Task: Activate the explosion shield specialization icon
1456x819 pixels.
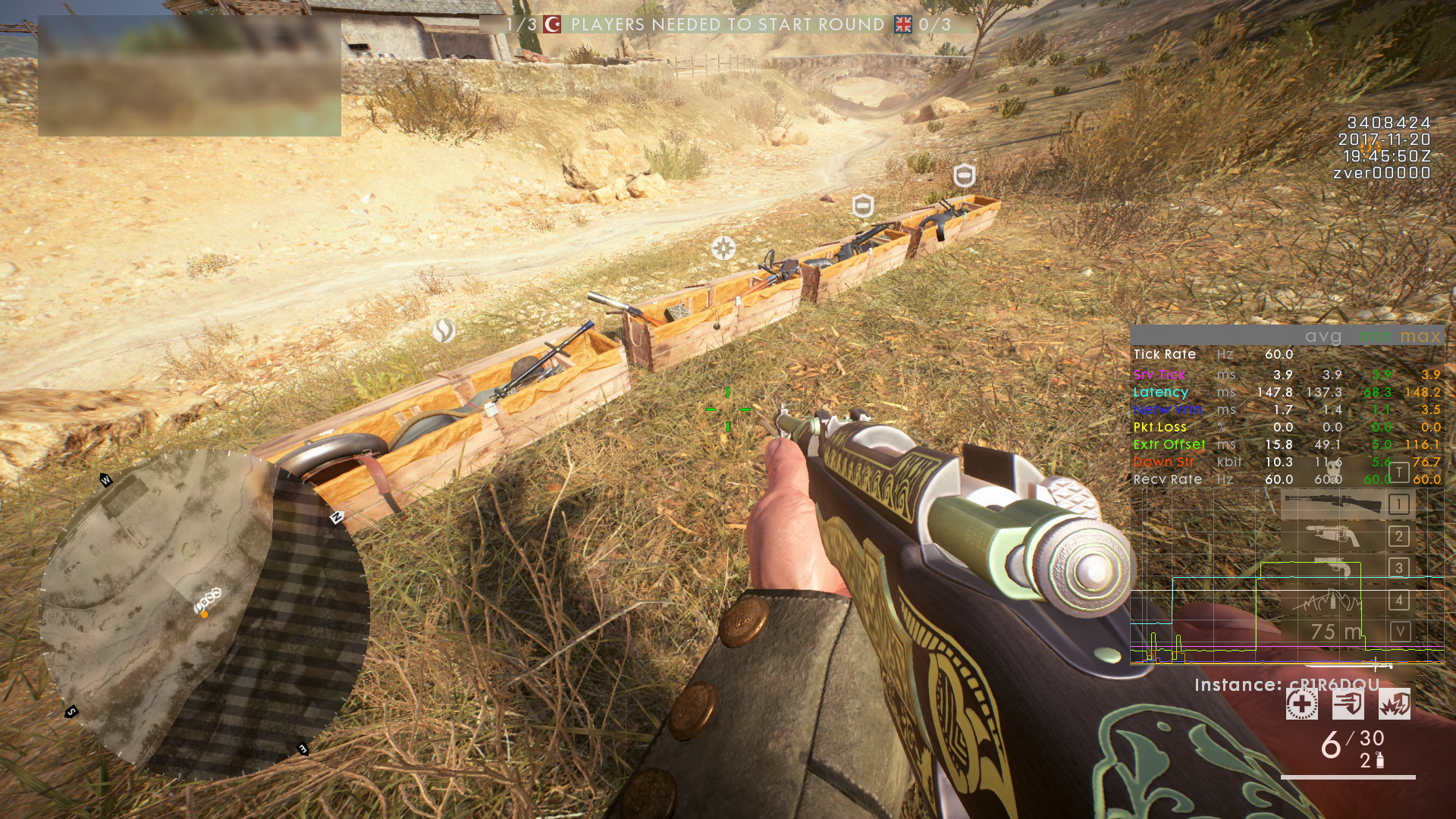Action: pyautogui.click(x=1394, y=704)
